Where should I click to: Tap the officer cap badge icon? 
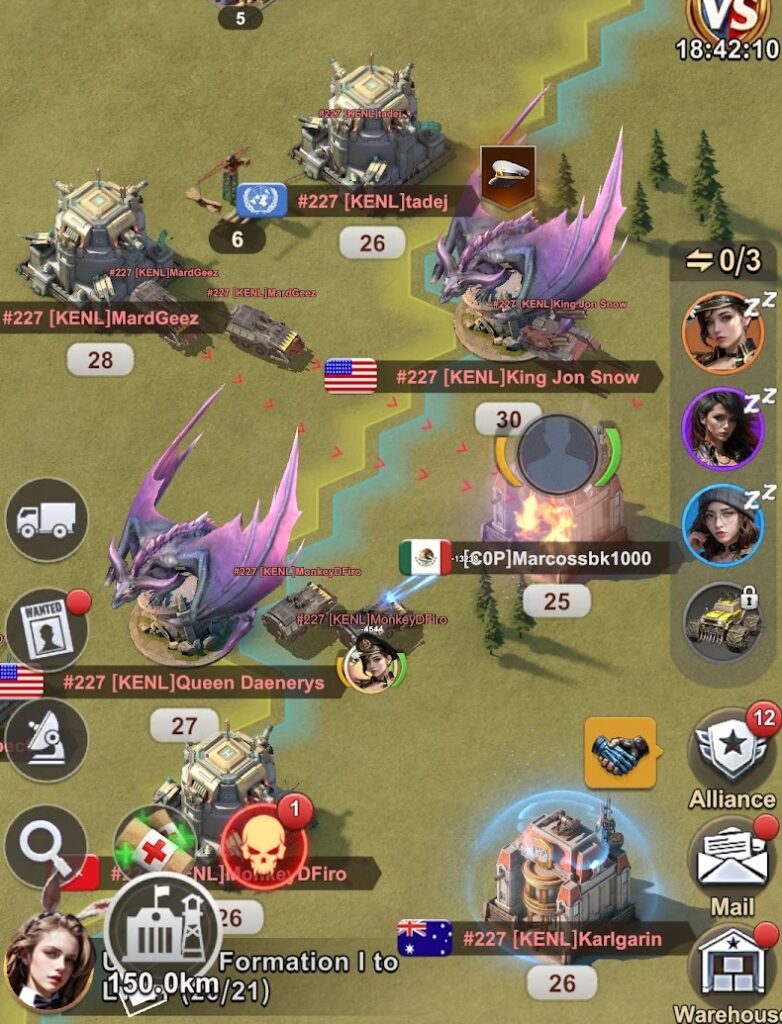(507, 177)
